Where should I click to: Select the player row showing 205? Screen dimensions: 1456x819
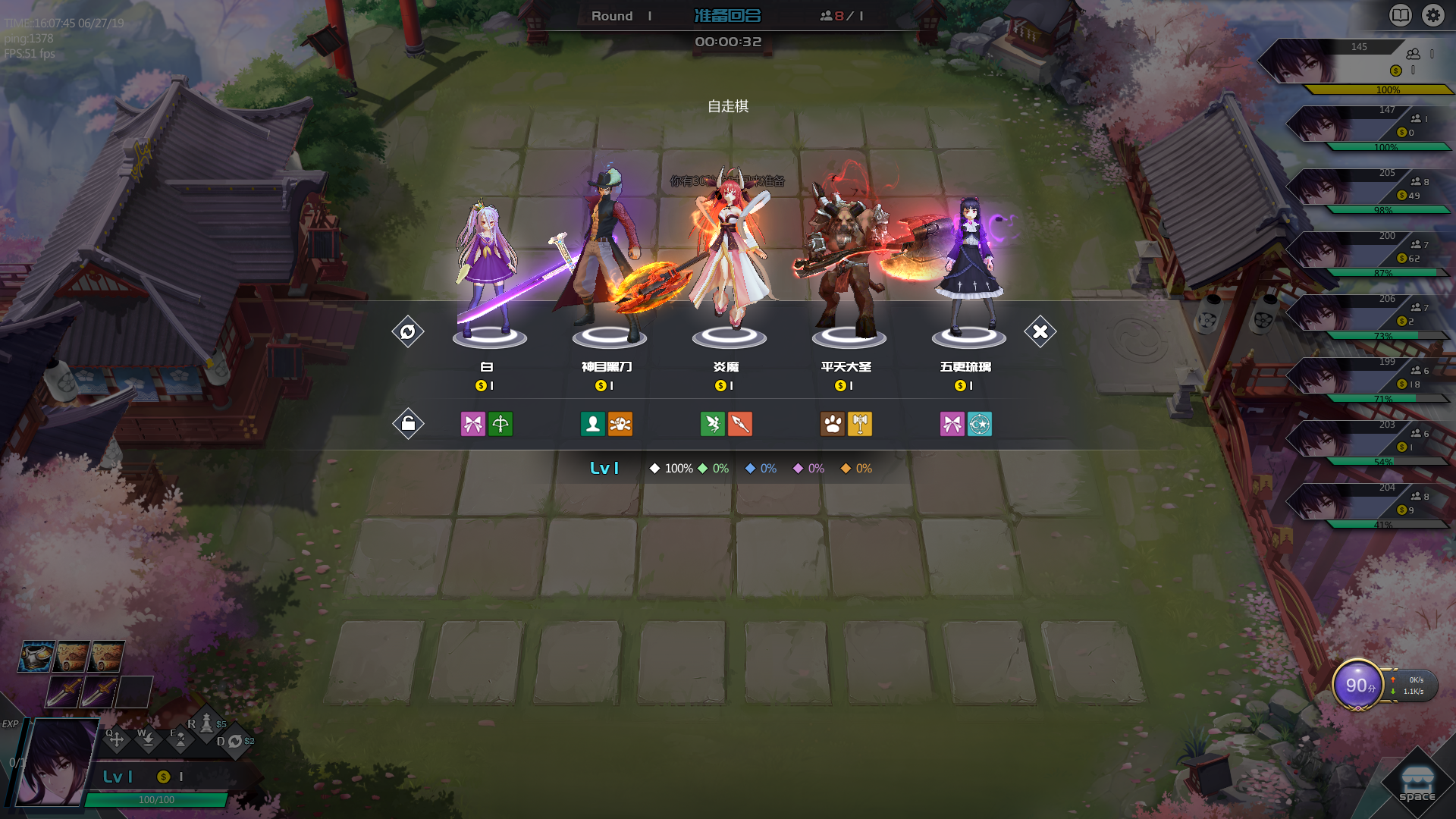pyautogui.click(x=1365, y=188)
